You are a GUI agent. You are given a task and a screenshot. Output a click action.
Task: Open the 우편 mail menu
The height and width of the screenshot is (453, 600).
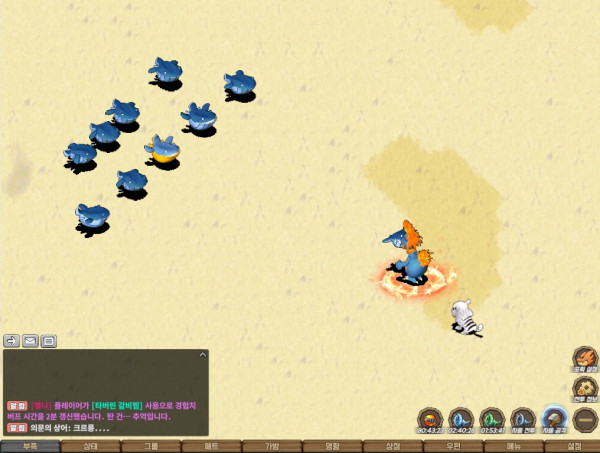pyautogui.click(x=453, y=446)
